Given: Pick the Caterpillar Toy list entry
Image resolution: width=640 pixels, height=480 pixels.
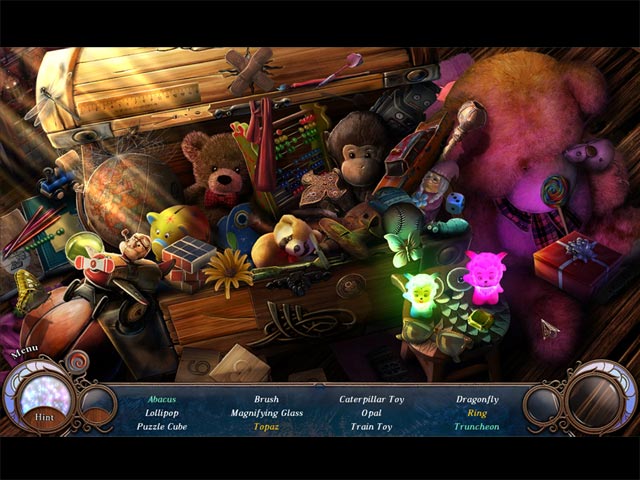Looking at the screenshot, I should pos(371,399).
